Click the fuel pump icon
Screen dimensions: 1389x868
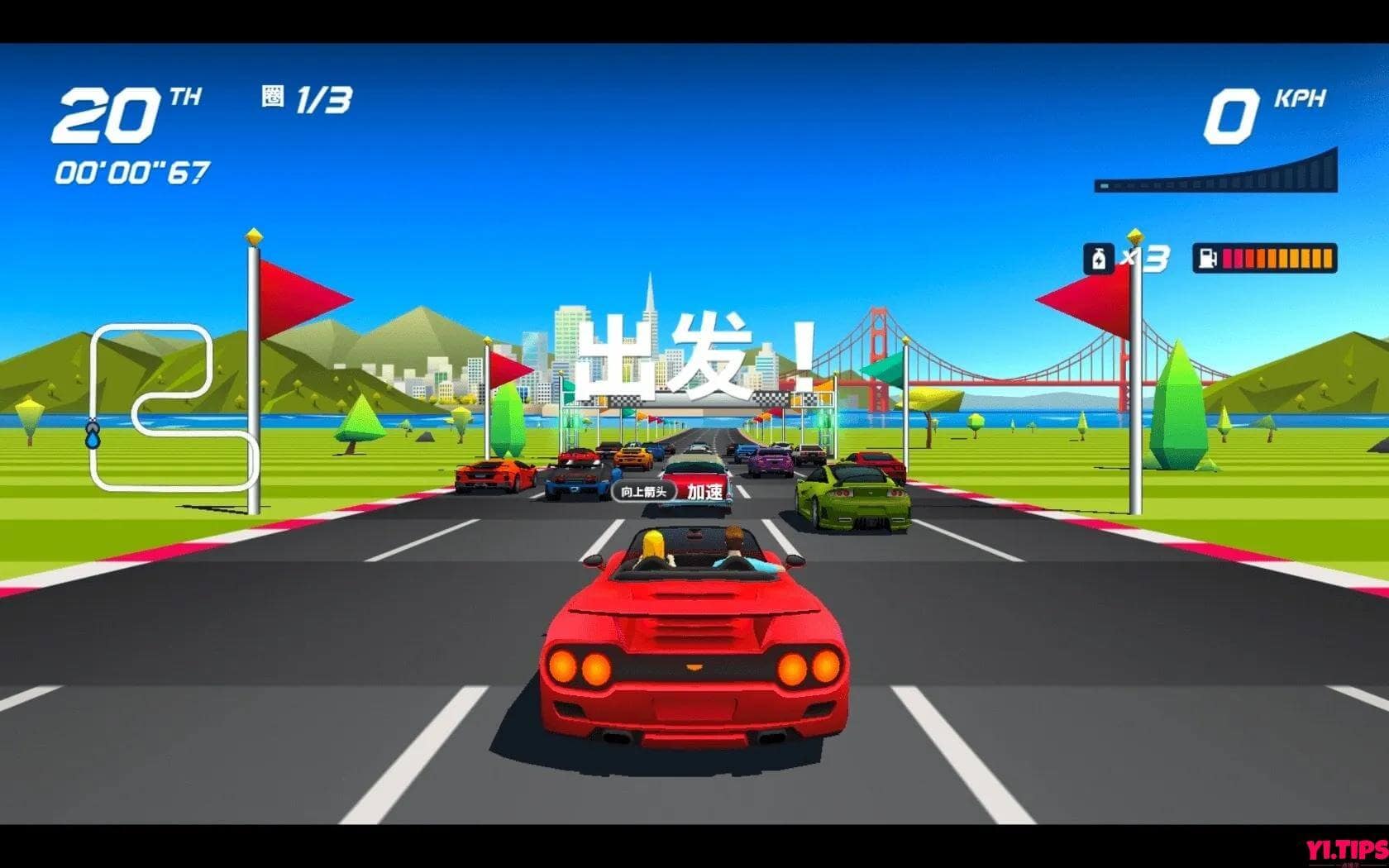(1208, 259)
